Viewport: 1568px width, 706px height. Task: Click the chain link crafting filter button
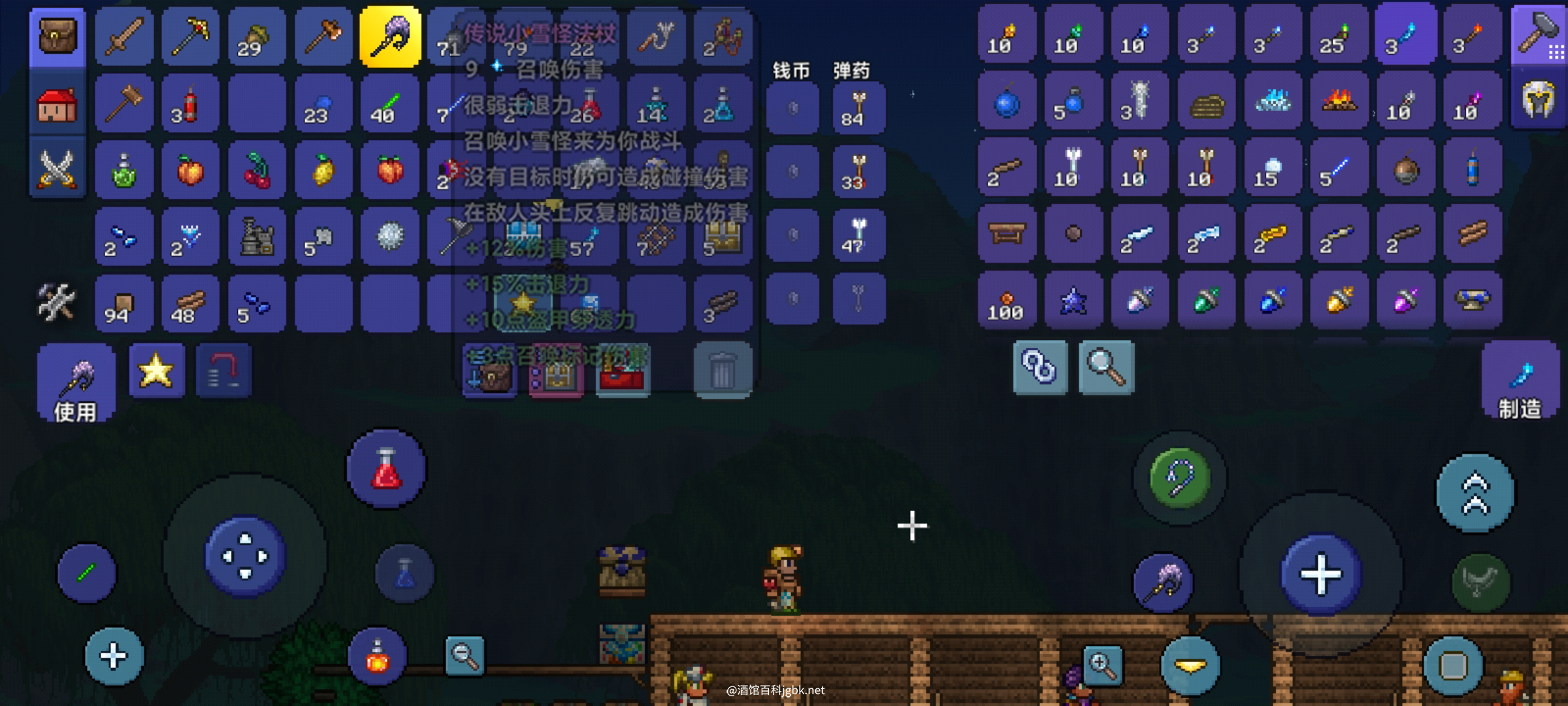pyautogui.click(x=1039, y=367)
